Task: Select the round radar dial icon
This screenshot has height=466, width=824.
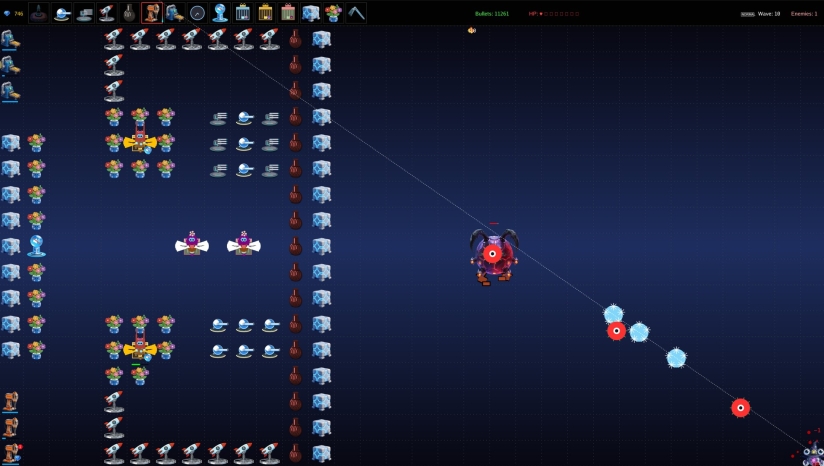Action: (x=197, y=13)
